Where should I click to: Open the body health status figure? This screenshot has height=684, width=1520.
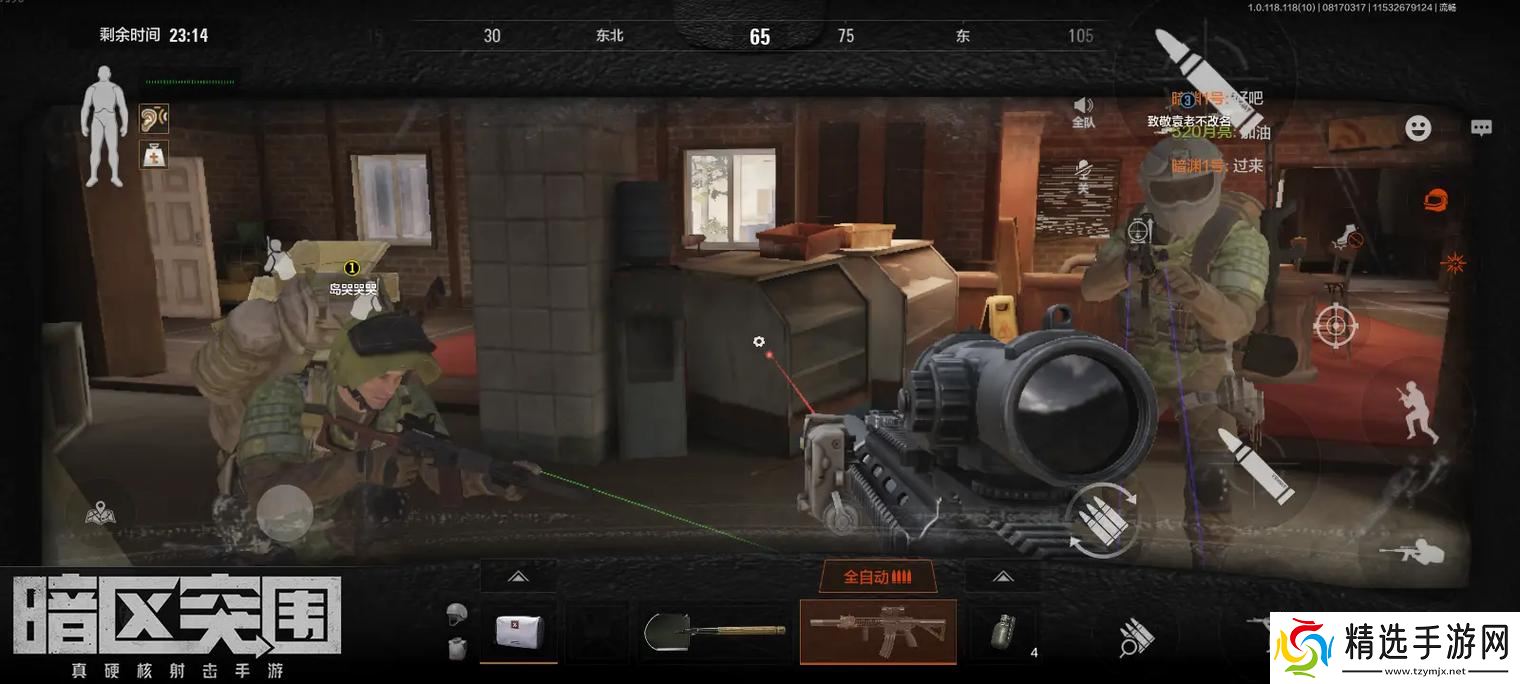coord(103,127)
